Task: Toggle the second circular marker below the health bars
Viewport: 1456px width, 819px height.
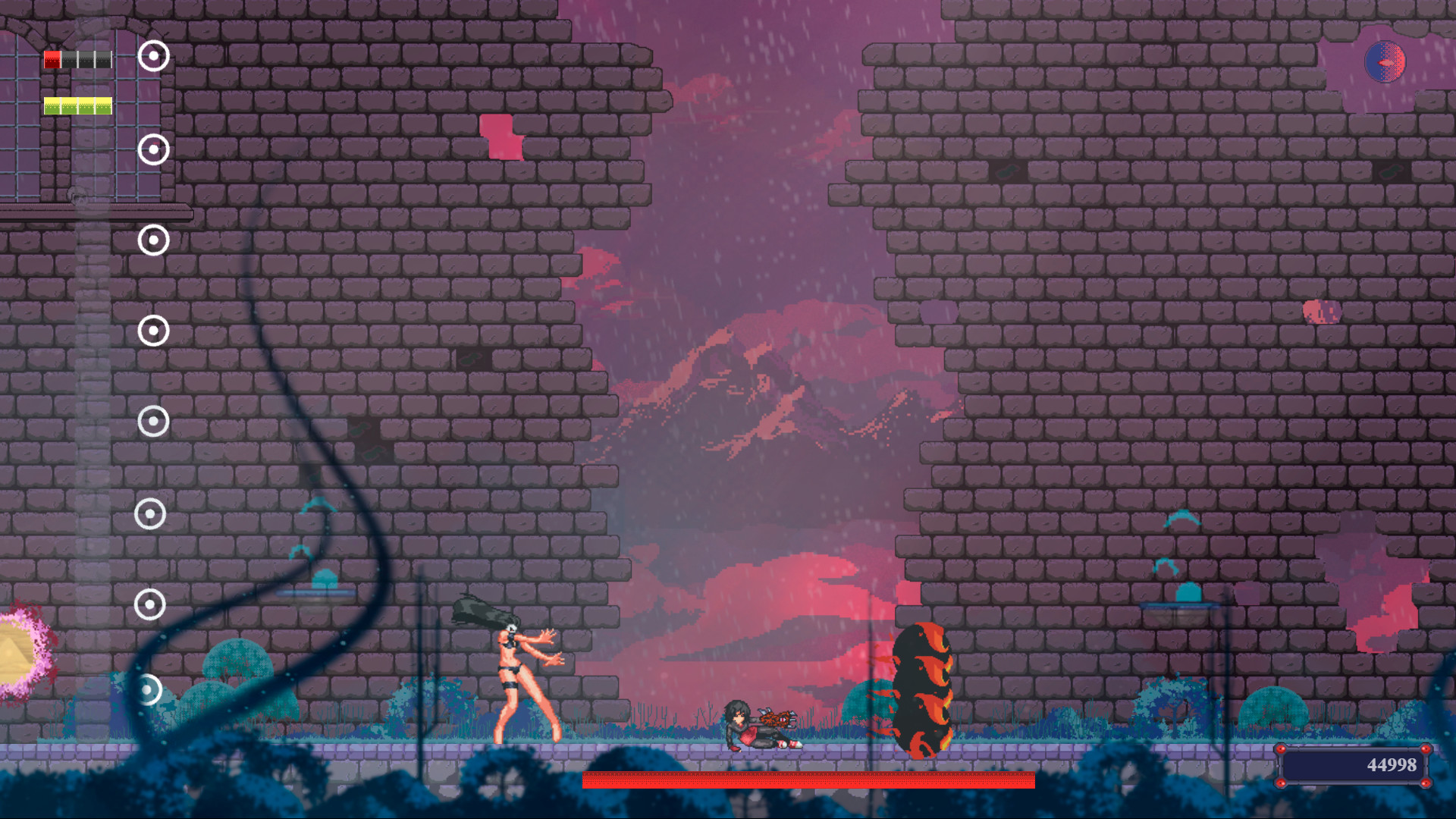Action: pyautogui.click(x=154, y=149)
